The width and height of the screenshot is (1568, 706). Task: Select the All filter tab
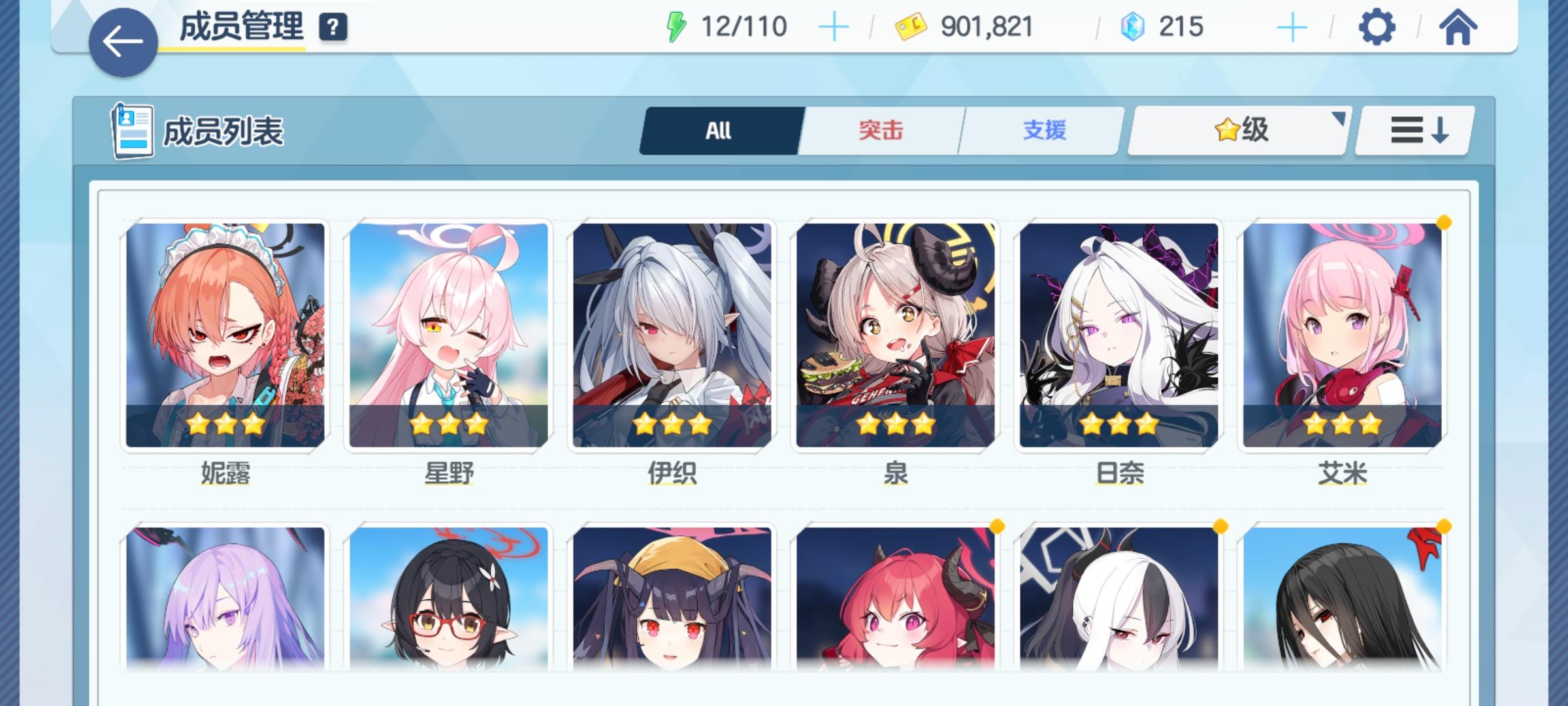coord(719,130)
